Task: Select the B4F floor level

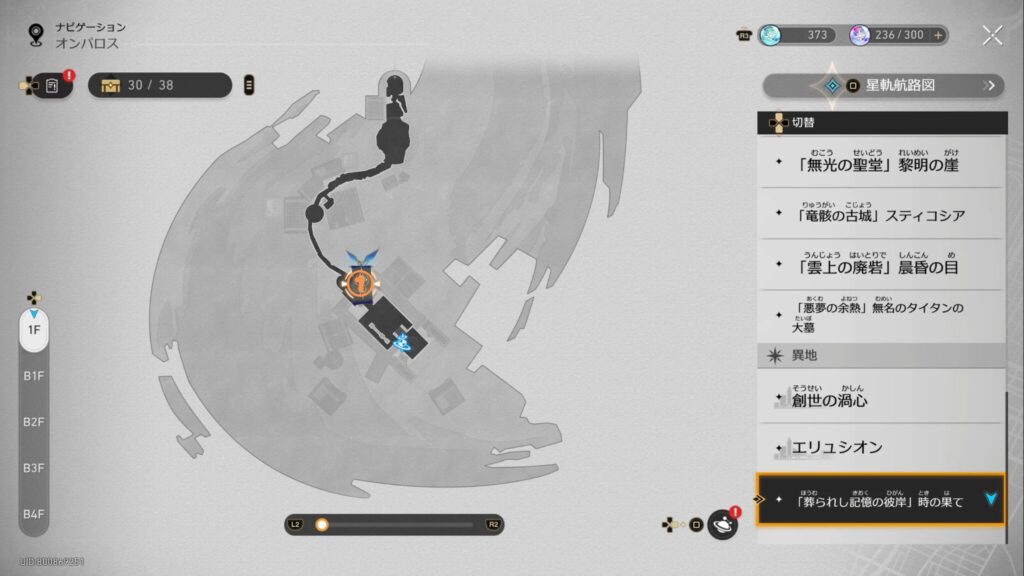Action: pos(34,514)
